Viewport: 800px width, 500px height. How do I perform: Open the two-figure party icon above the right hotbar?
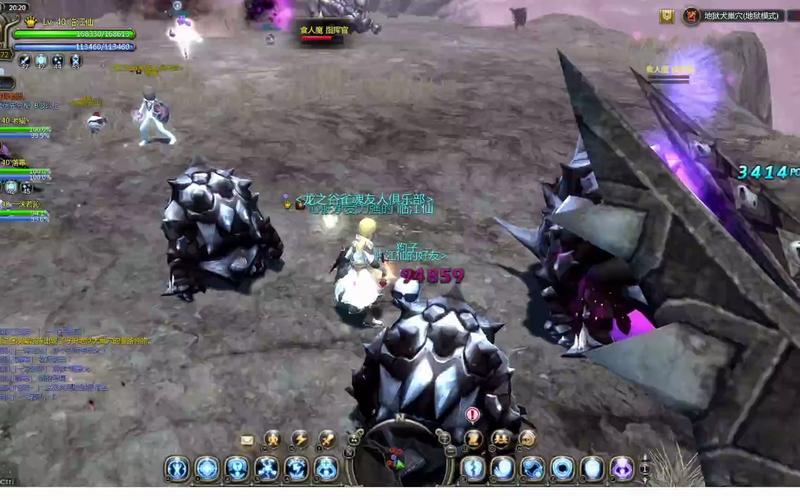tap(500, 440)
